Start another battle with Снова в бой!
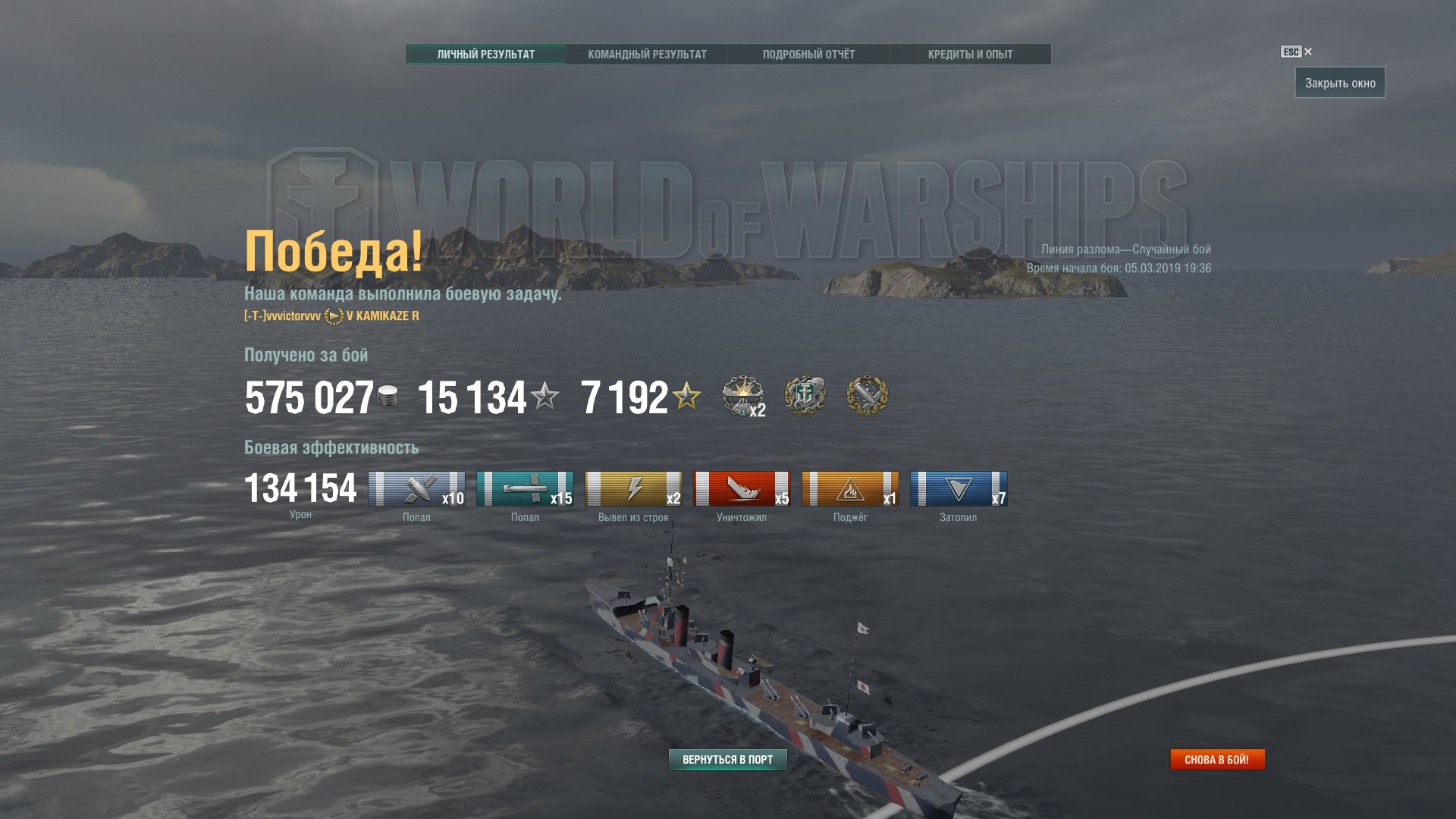This screenshot has height=819, width=1456. [x=1216, y=760]
